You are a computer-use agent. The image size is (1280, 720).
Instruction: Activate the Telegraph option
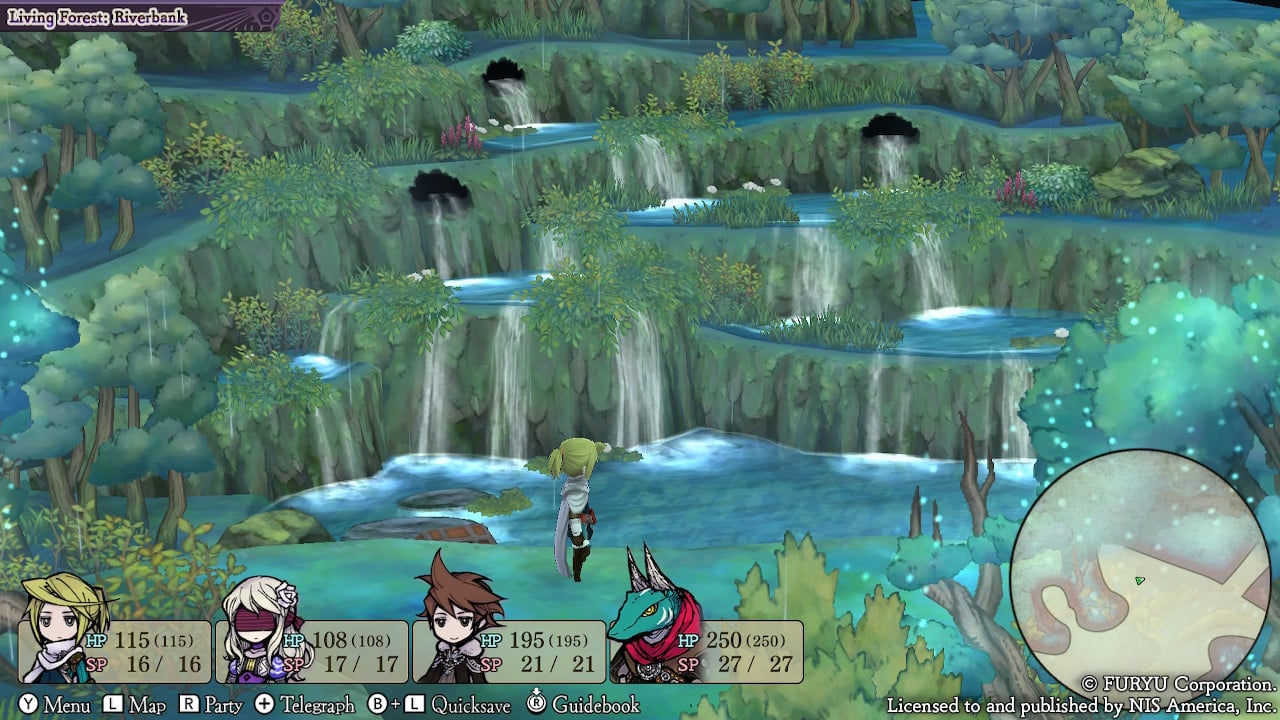305,705
